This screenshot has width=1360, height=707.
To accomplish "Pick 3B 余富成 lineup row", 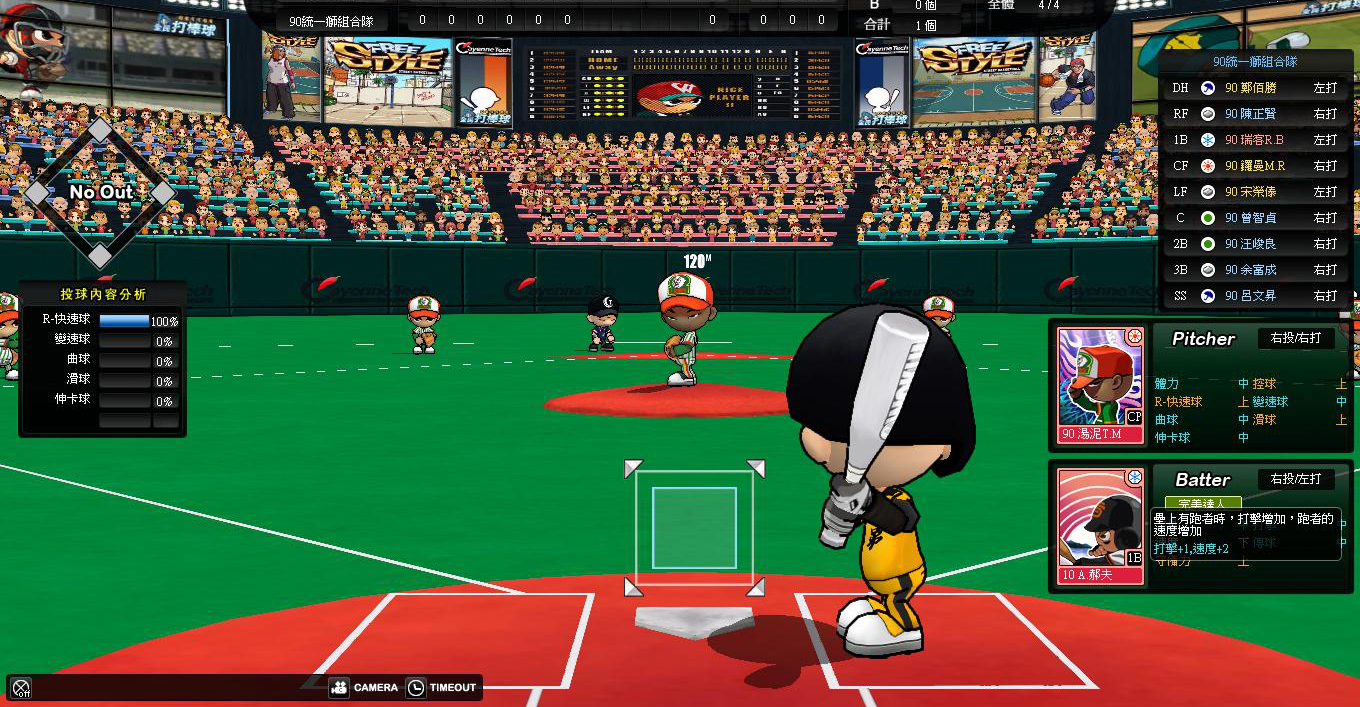I will [x=1256, y=270].
